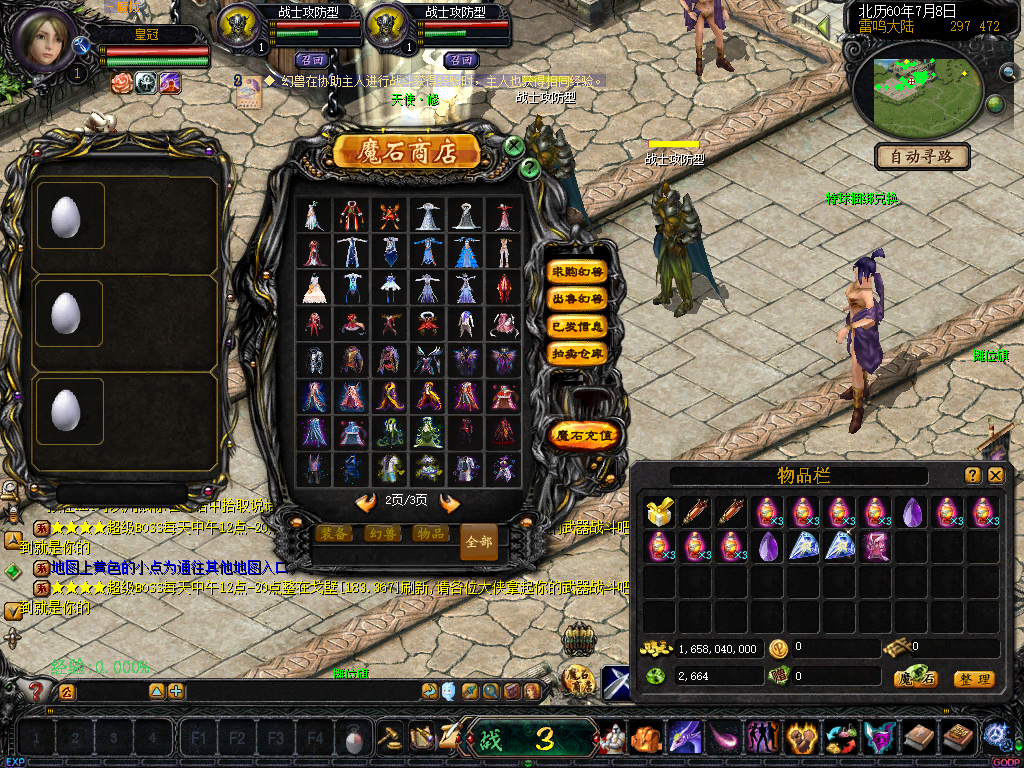This screenshot has width=1024, height=768.
Task: Go to the next shop page
Action: click(x=450, y=502)
